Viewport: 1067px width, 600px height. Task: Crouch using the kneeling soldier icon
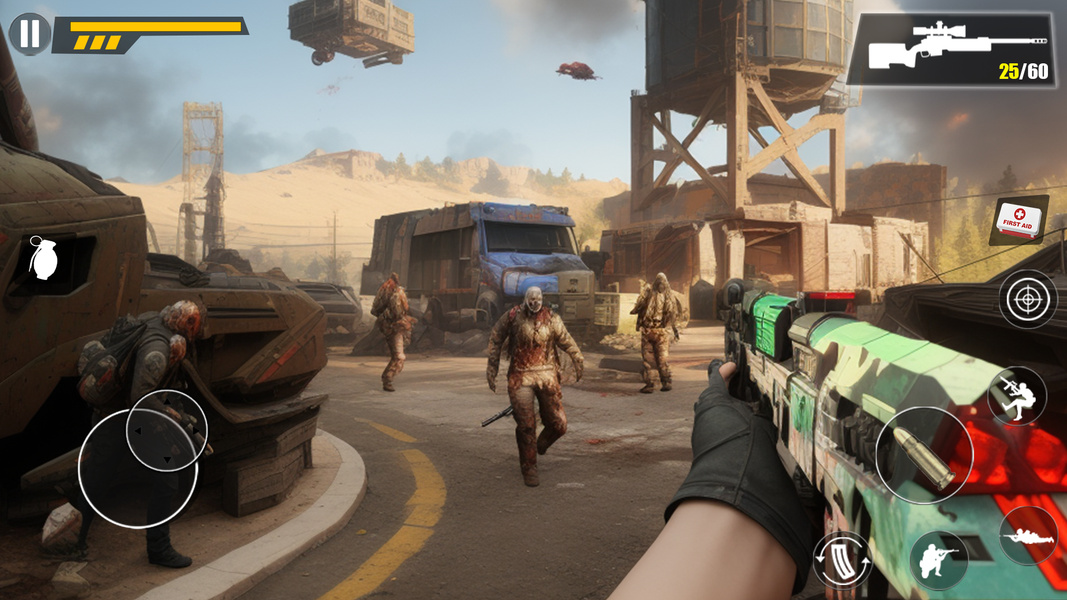point(938,560)
